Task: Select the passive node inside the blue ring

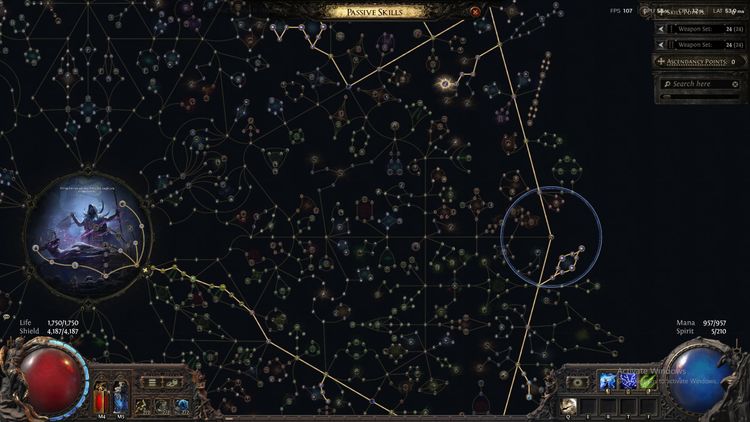Action: coord(550,236)
